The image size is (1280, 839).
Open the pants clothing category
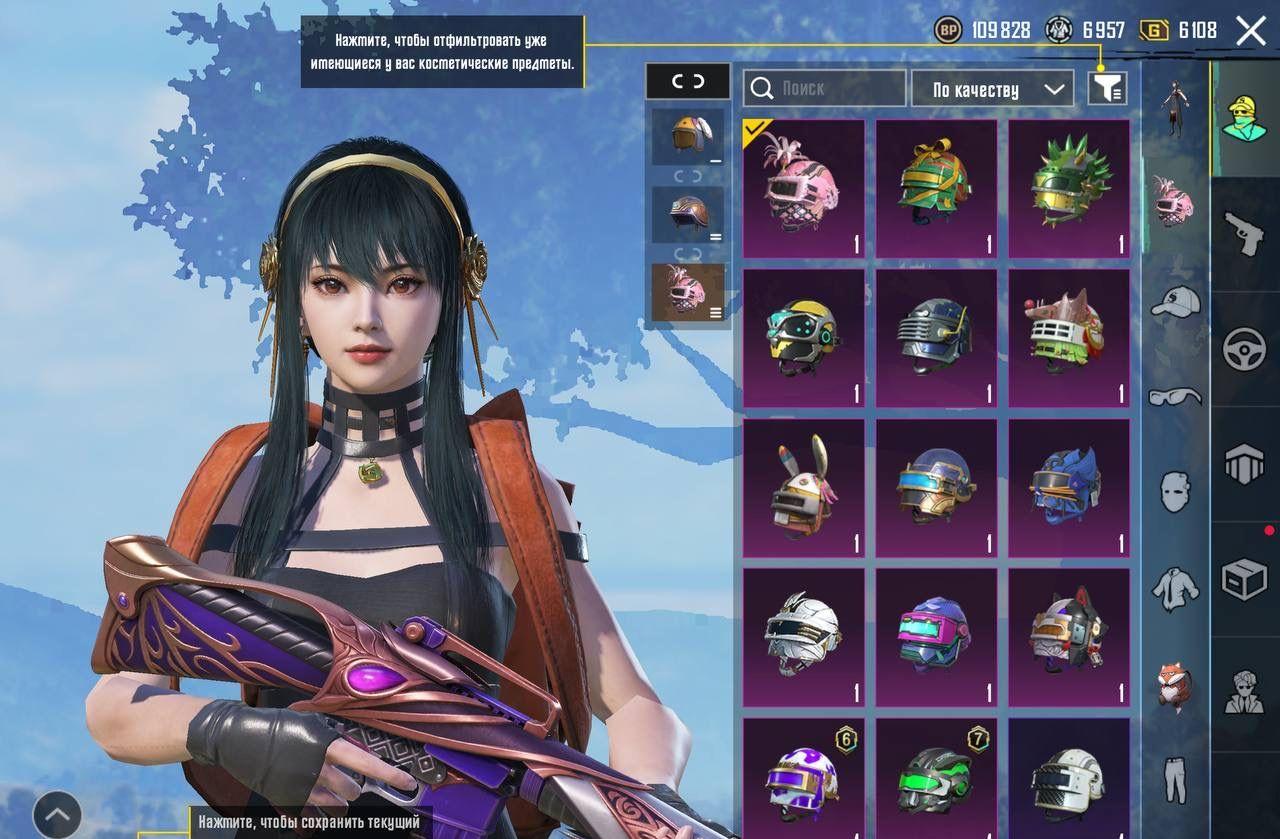click(x=1175, y=780)
